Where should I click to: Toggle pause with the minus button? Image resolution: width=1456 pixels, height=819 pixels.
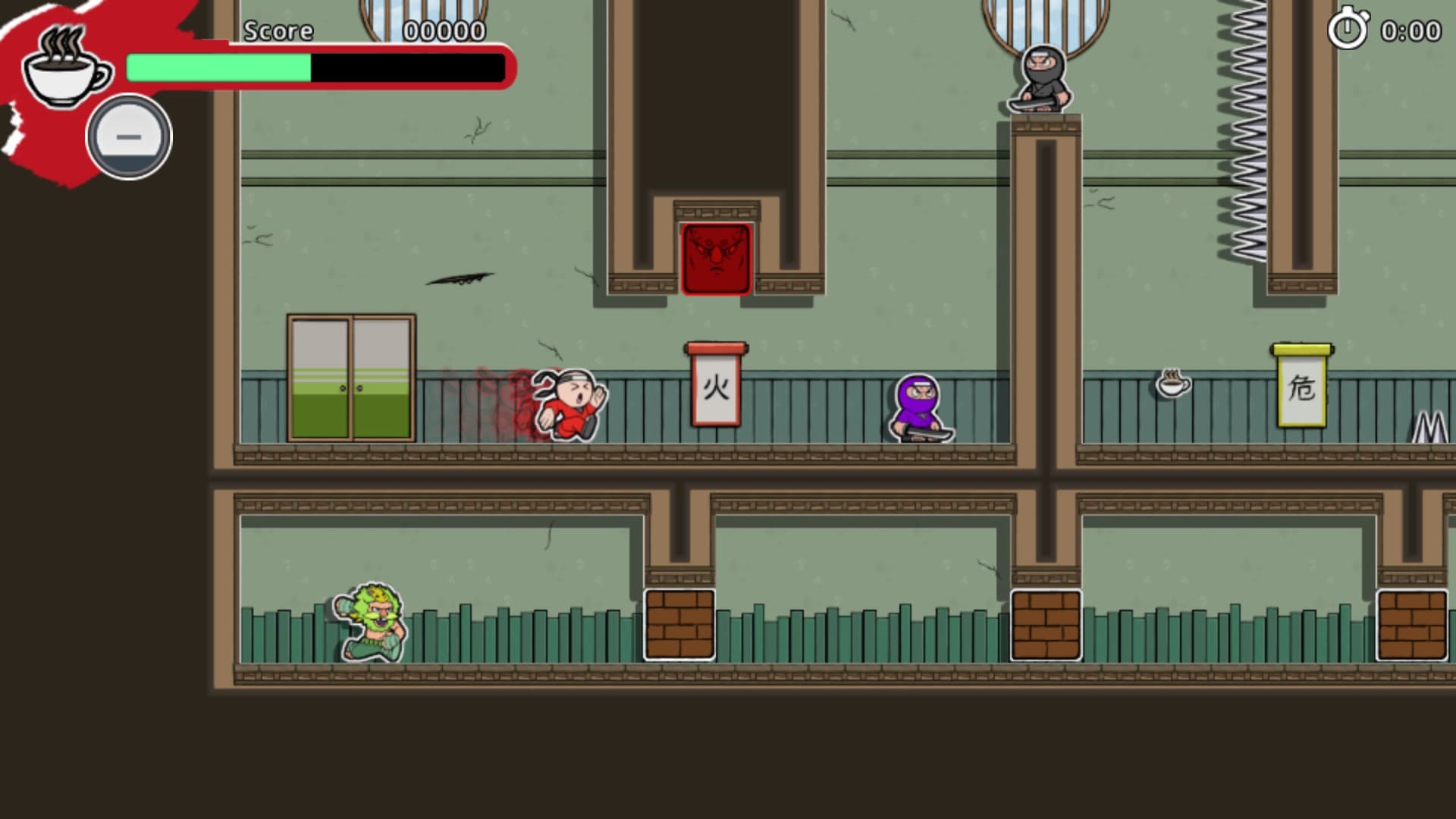pos(127,138)
